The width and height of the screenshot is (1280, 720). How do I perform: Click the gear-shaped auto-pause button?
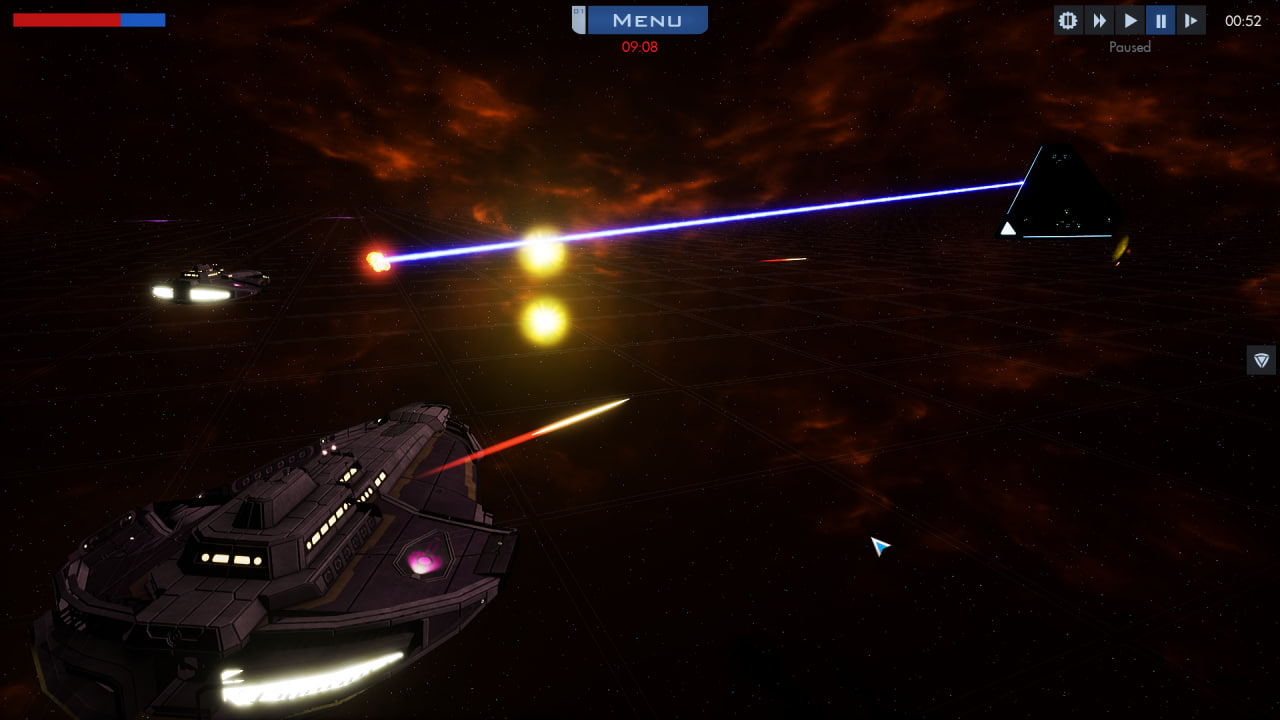coord(1068,20)
